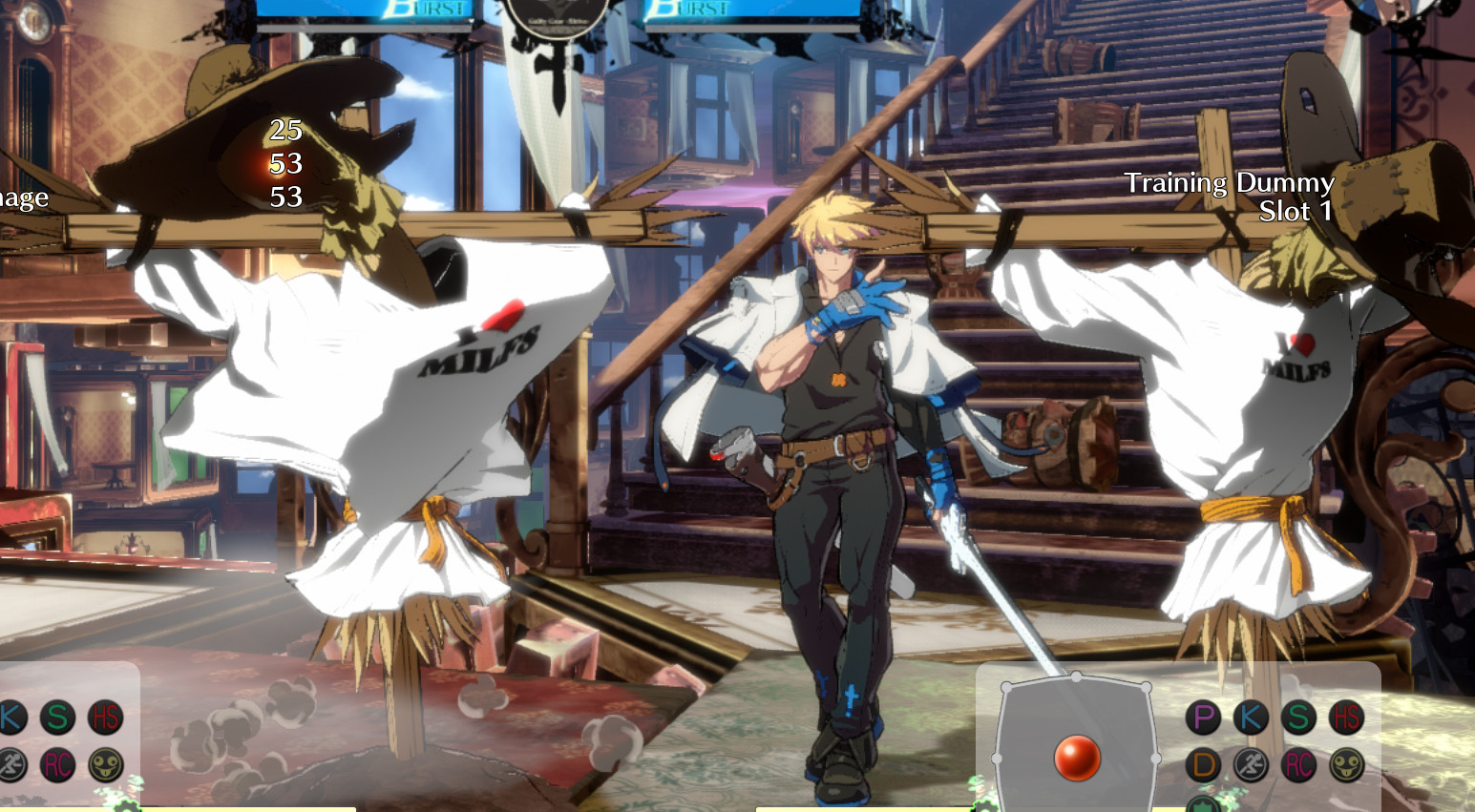
Task: Tap the K kick button on right panel
Action: tap(1251, 717)
